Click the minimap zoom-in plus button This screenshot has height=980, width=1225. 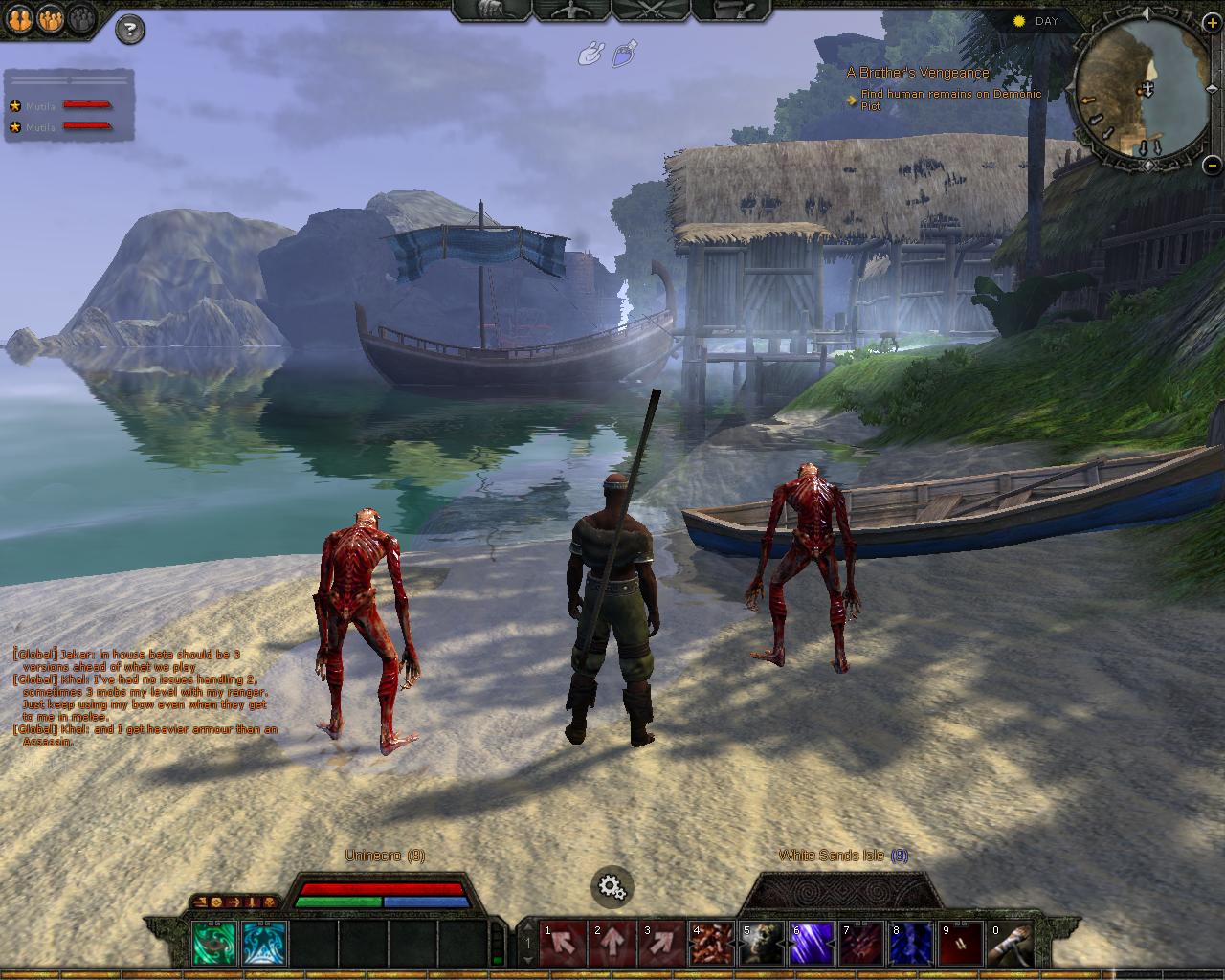(1212, 23)
